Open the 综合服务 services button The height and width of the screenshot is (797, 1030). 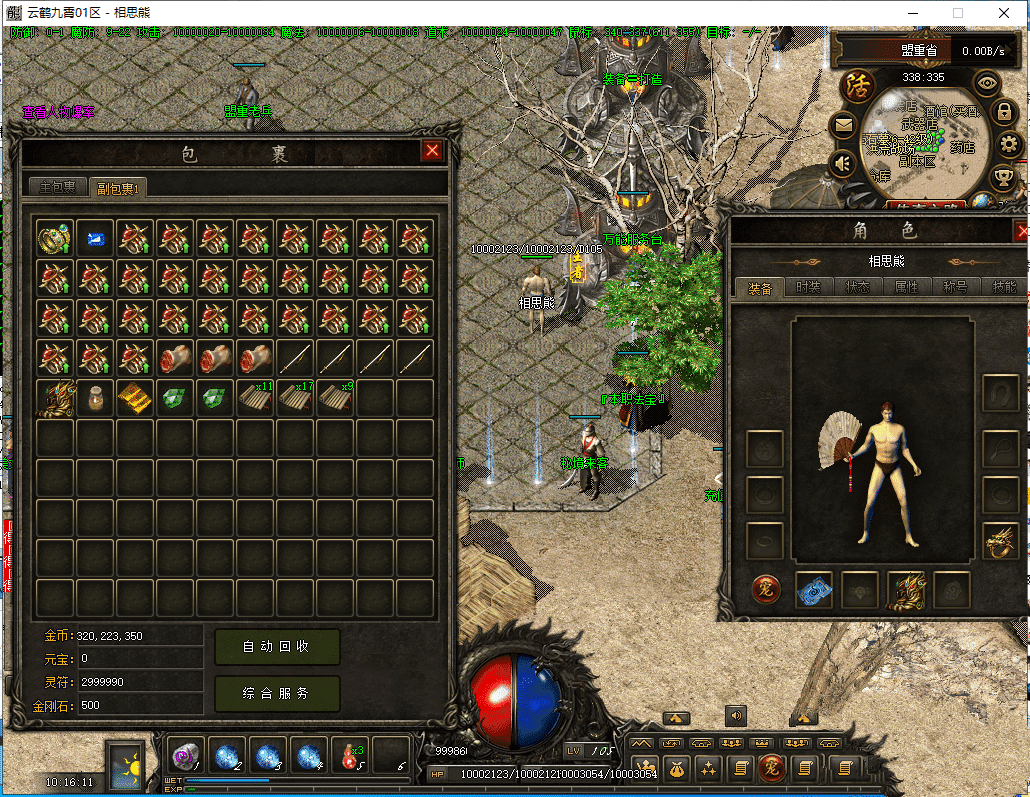277,693
